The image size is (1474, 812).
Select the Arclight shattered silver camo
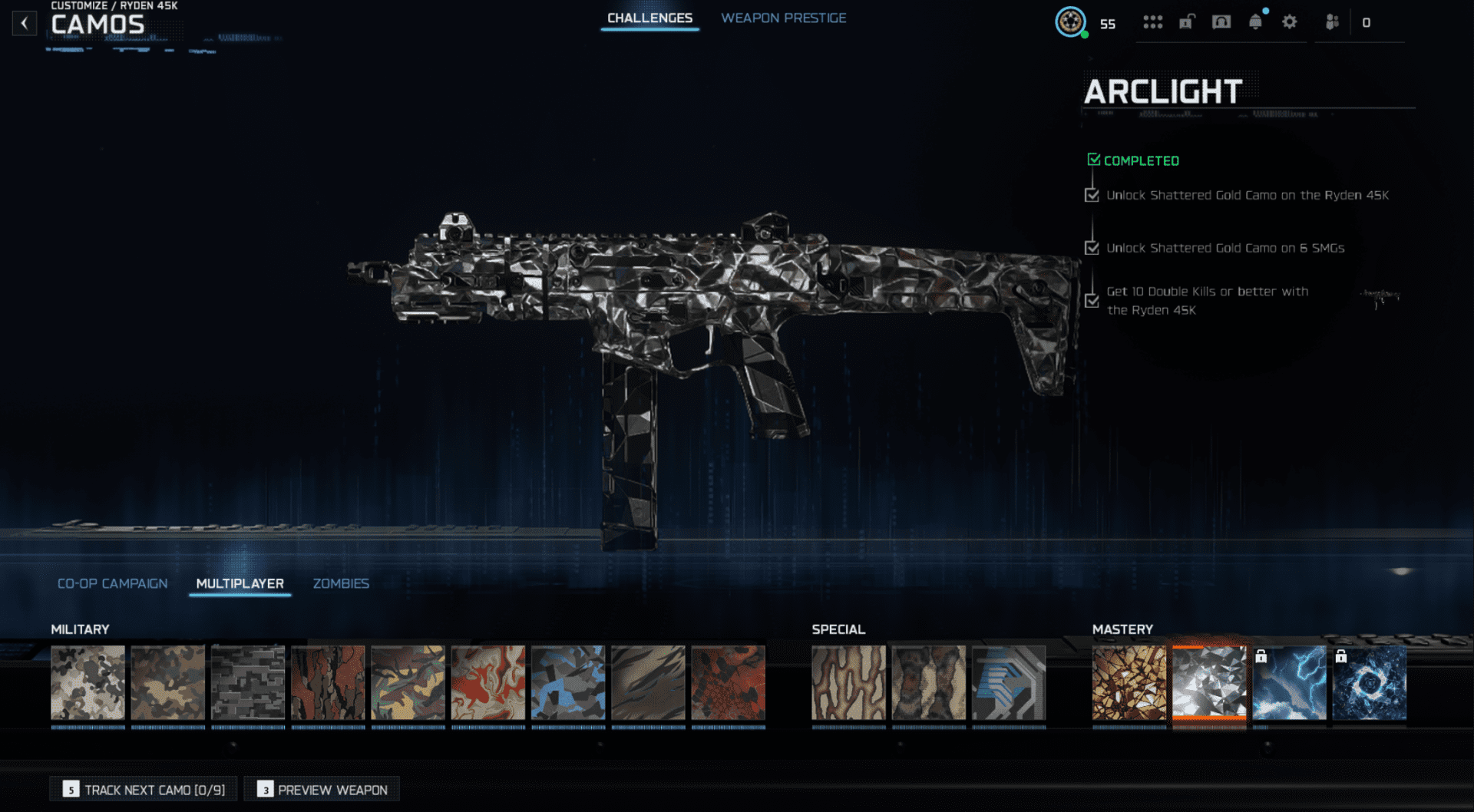1209,682
